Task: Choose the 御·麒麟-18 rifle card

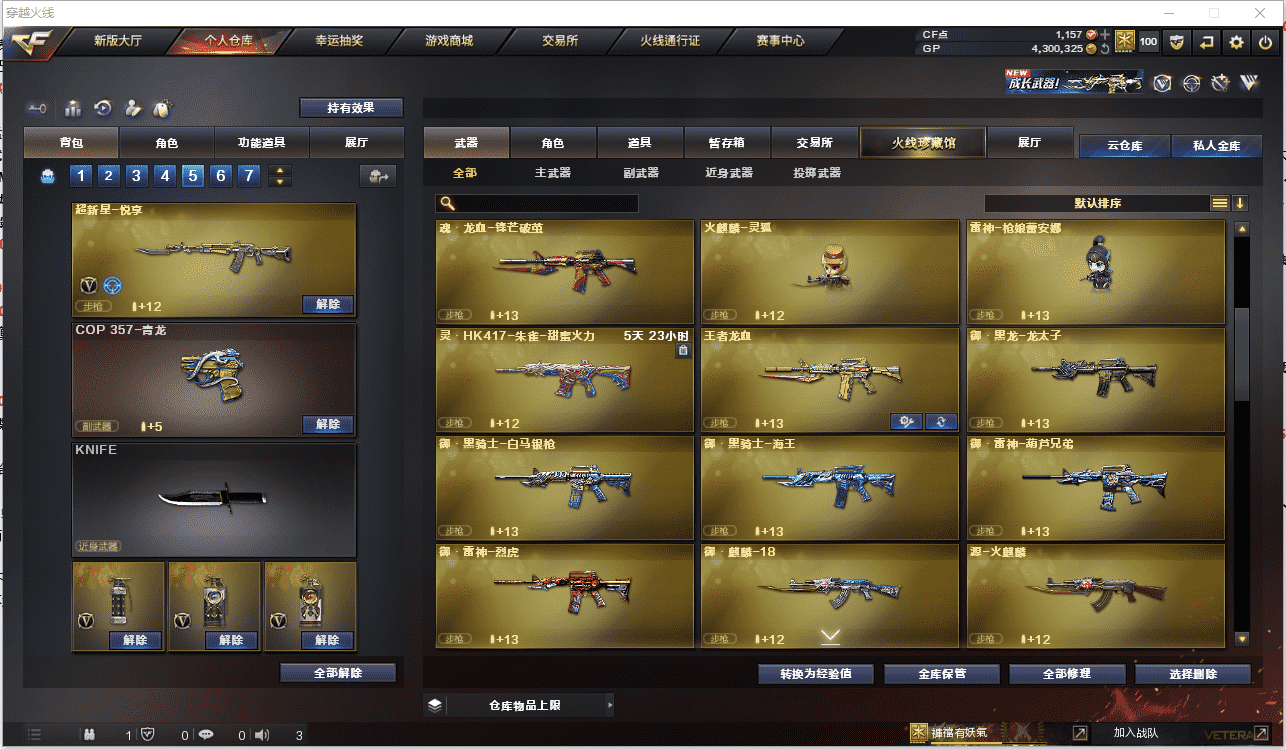Action: click(x=829, y=595)
